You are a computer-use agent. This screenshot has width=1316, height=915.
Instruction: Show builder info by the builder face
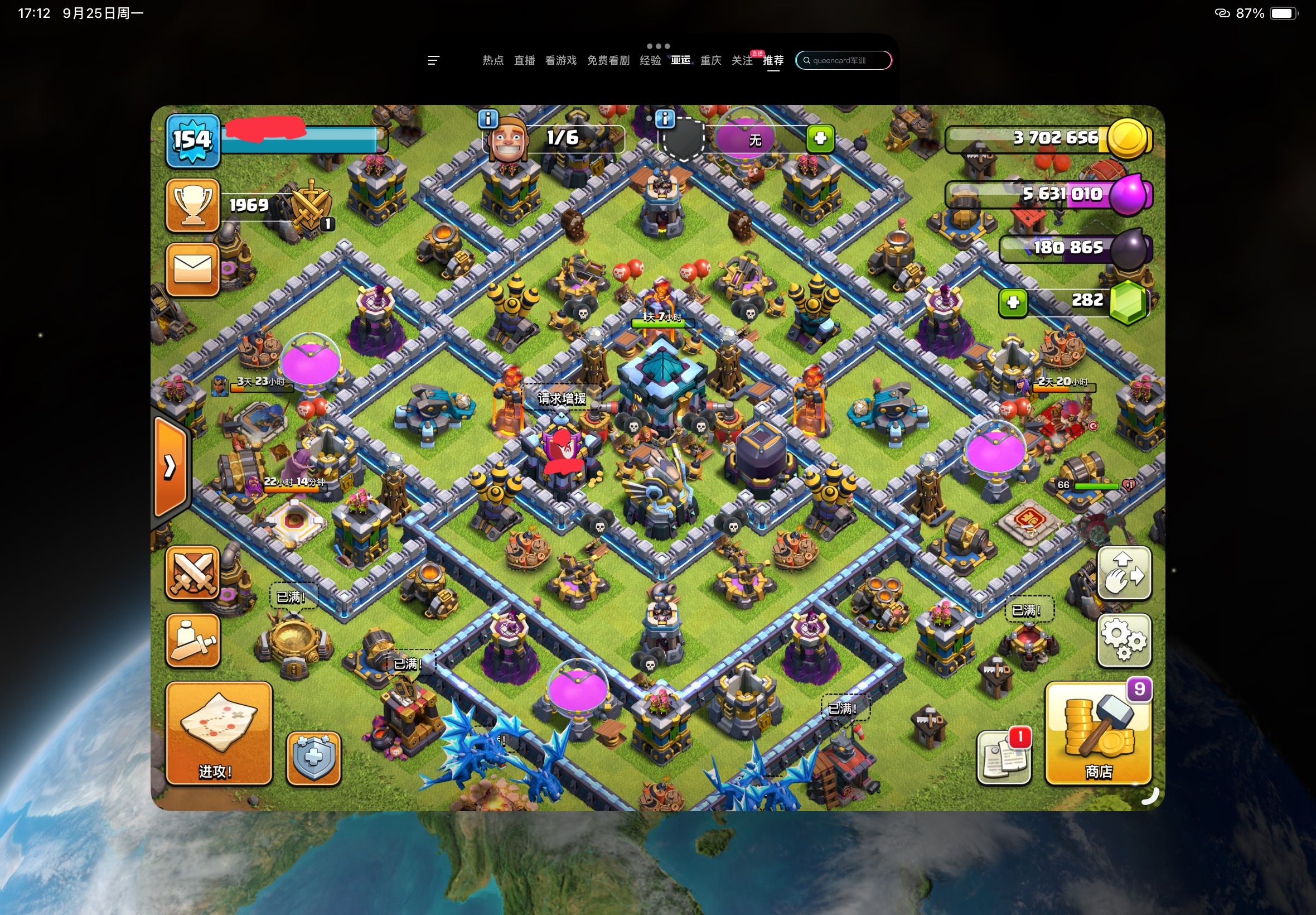(x=488, y=119)
